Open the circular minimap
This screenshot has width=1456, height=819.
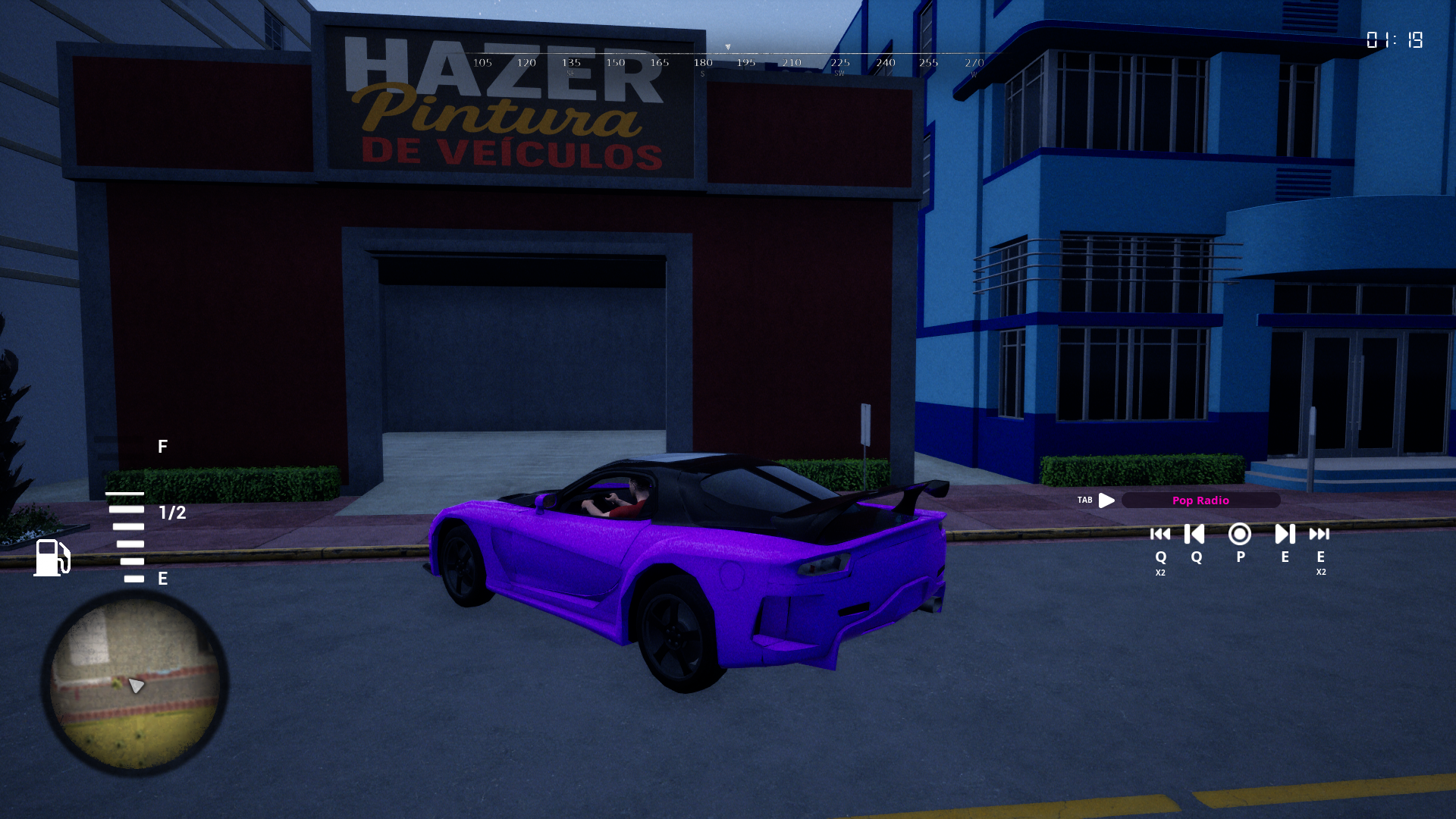click(x=135, y=683)
